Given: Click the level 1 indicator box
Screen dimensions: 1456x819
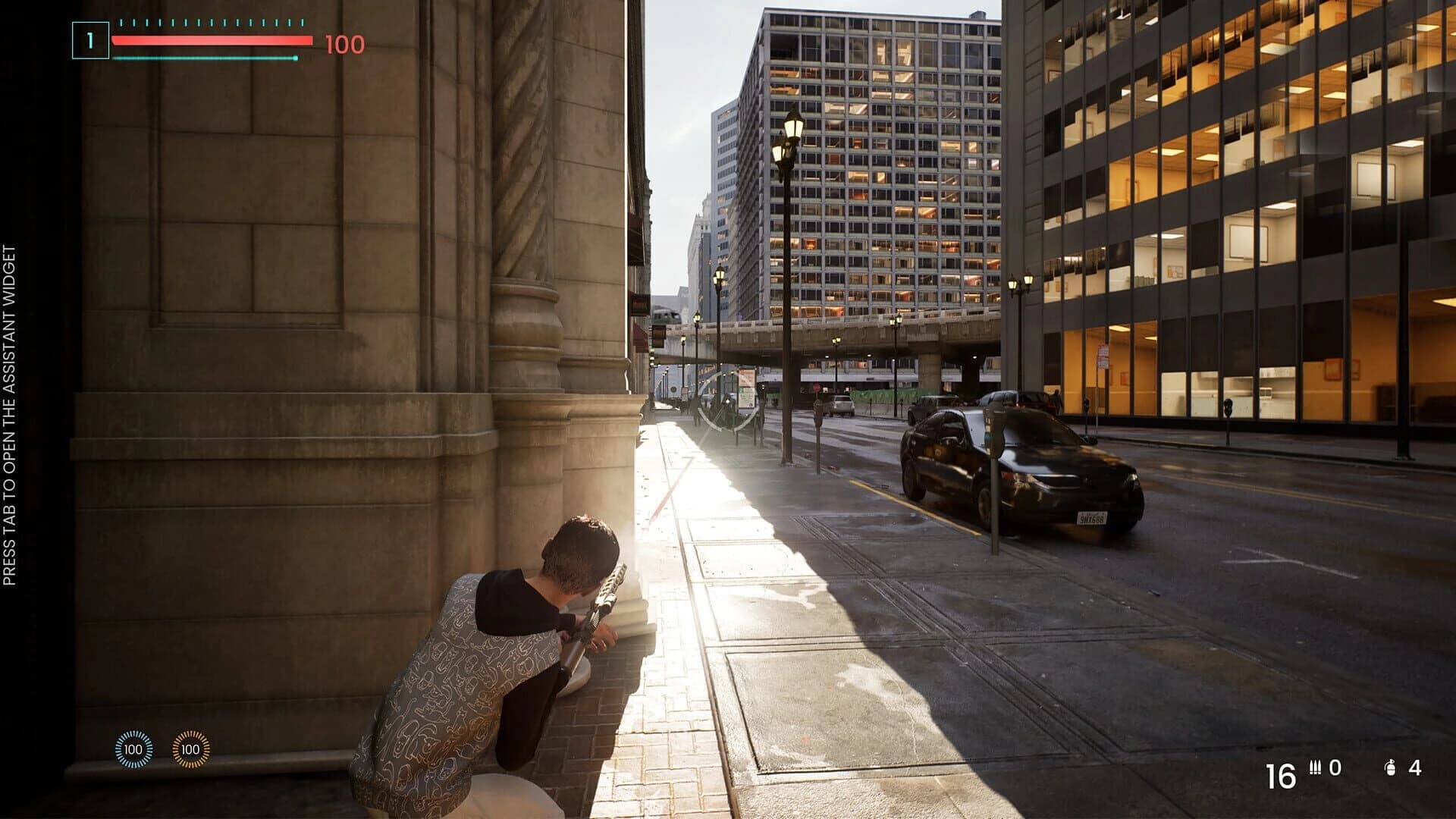Looking at the screenshot, I should (91, 39).
